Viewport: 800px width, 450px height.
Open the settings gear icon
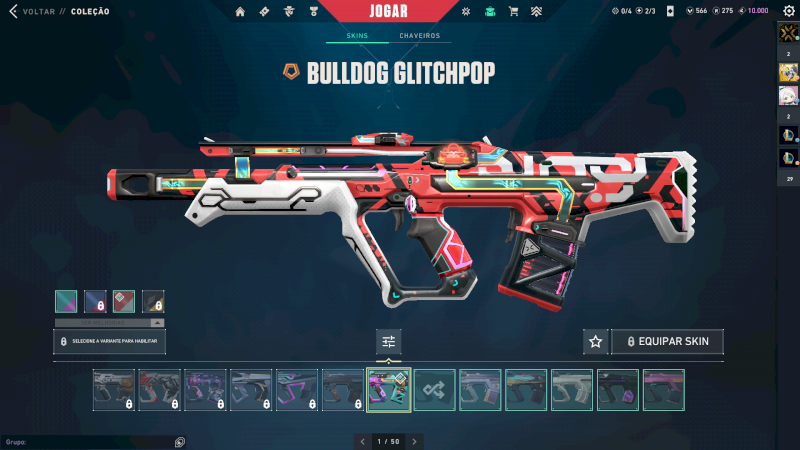(x=788, y=12)
